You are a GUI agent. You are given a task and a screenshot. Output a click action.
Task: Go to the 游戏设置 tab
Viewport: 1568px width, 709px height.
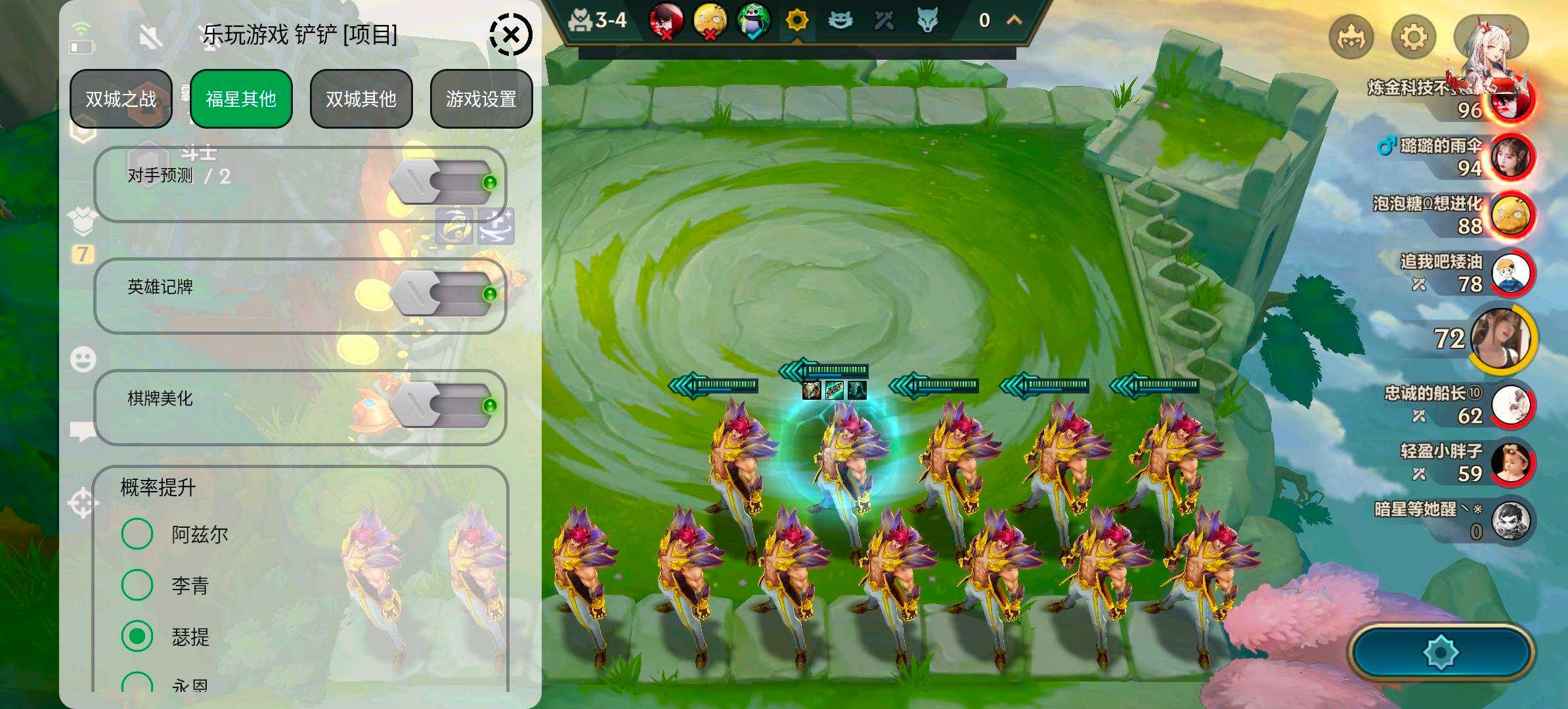481,99
